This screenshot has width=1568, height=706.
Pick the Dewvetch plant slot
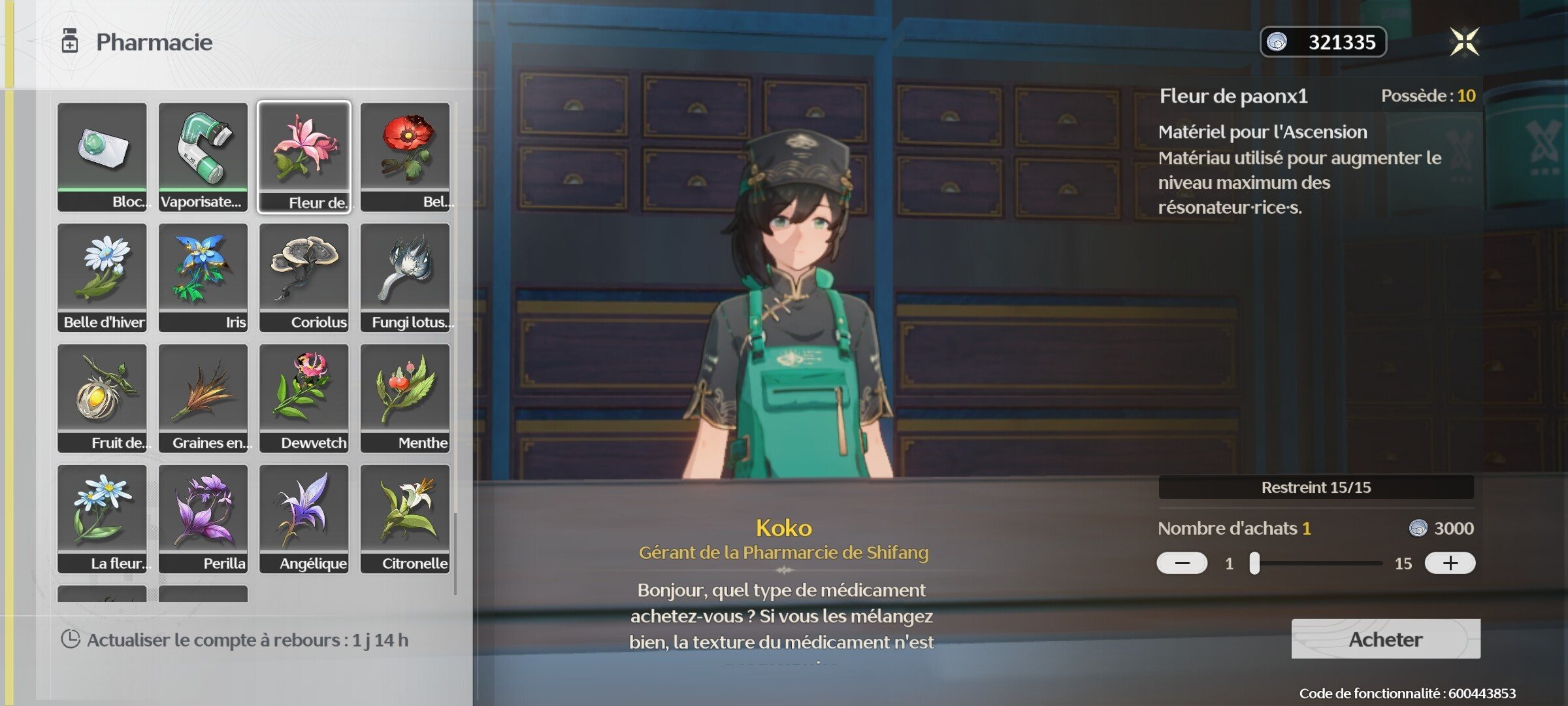[304, 397]
